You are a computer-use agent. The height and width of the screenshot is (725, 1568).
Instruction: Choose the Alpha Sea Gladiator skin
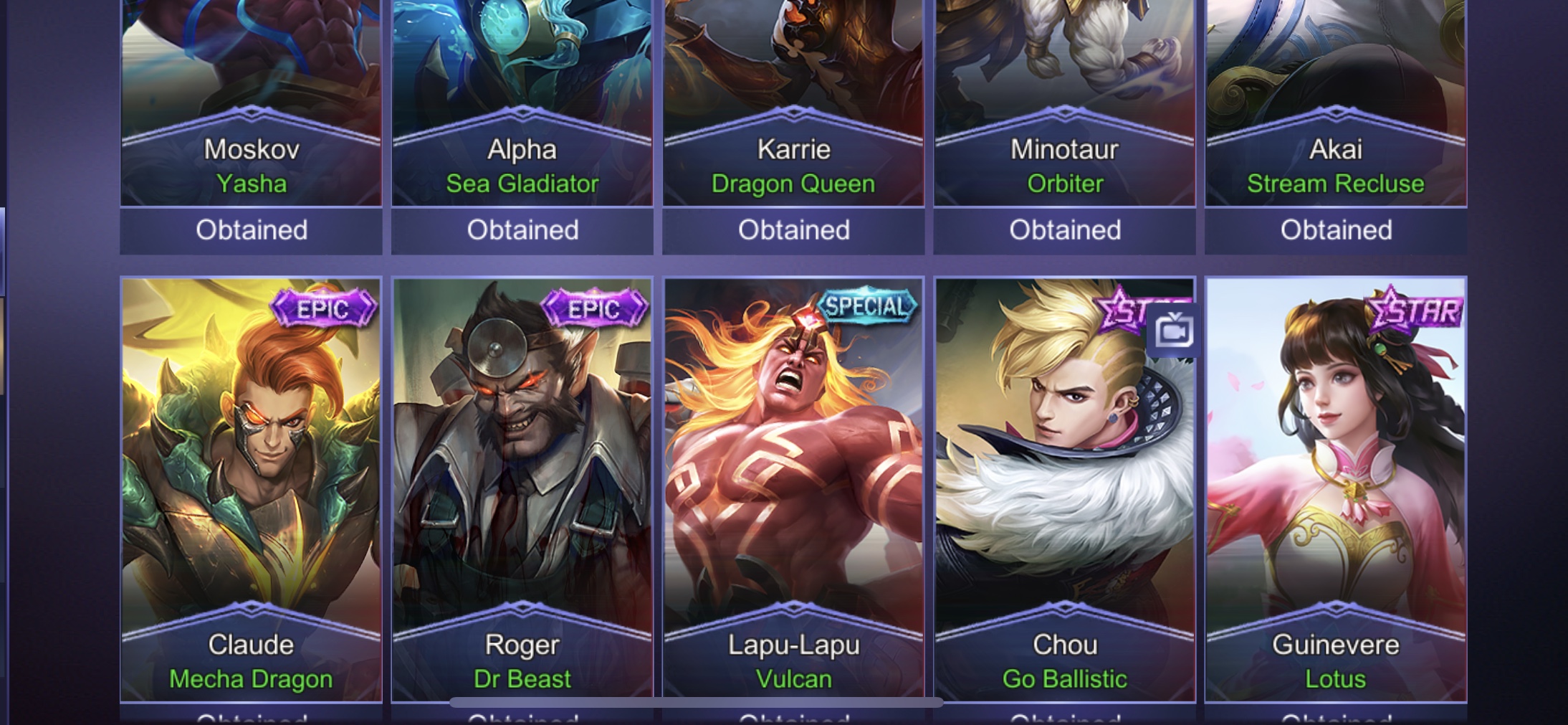point(522,108)
